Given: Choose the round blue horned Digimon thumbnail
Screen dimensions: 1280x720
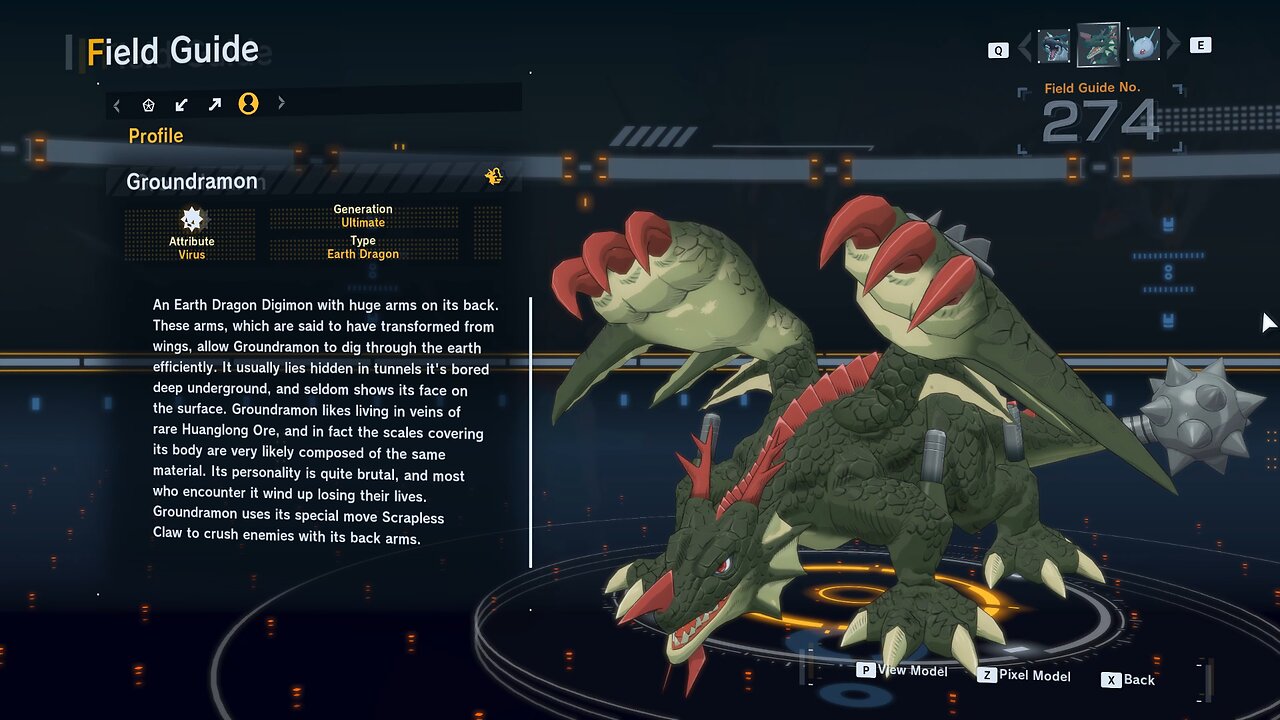Looking at the screenshot, I should pyautogui.click(x=1142, y=45).
